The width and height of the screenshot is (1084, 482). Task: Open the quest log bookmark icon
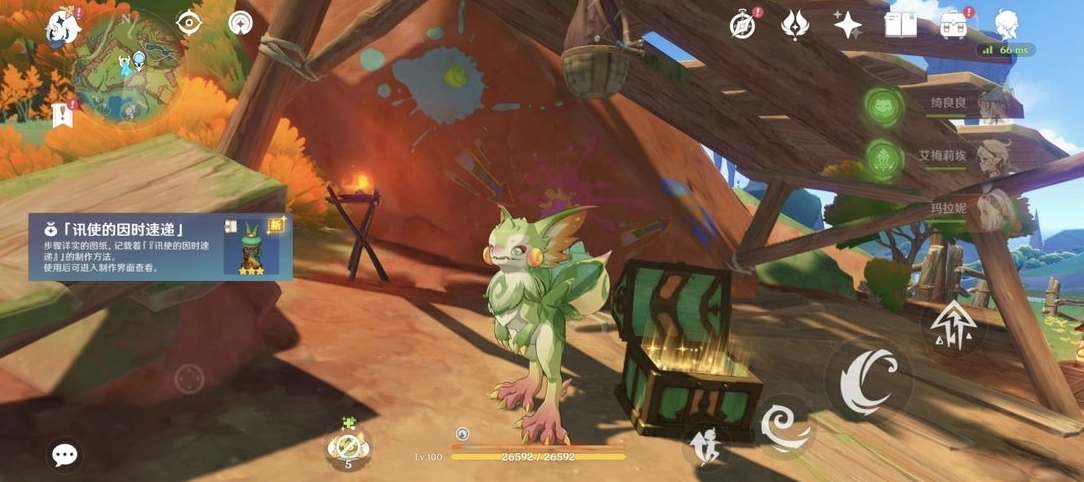click(63, 114)
